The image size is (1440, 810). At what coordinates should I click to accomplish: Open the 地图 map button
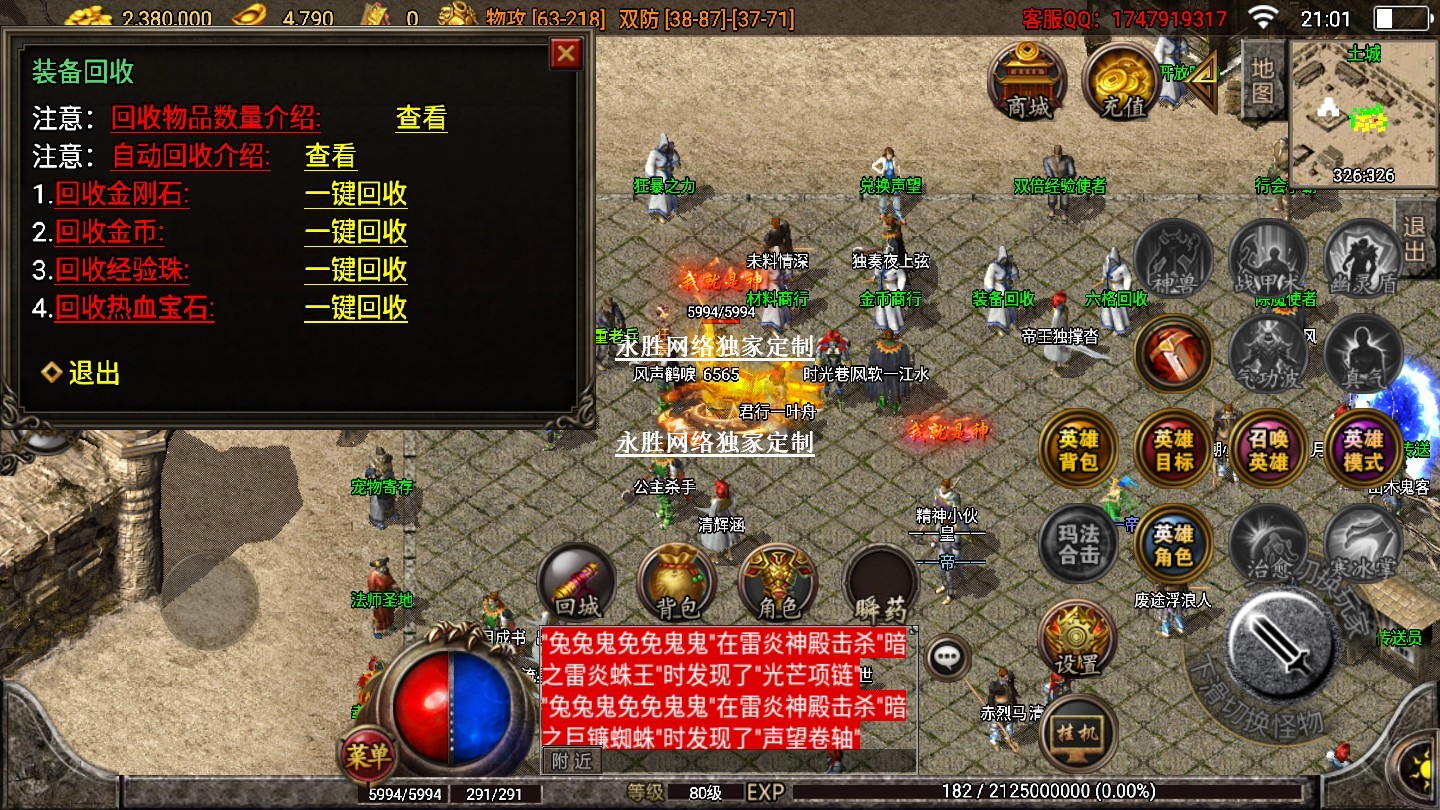pos(1263,80)
